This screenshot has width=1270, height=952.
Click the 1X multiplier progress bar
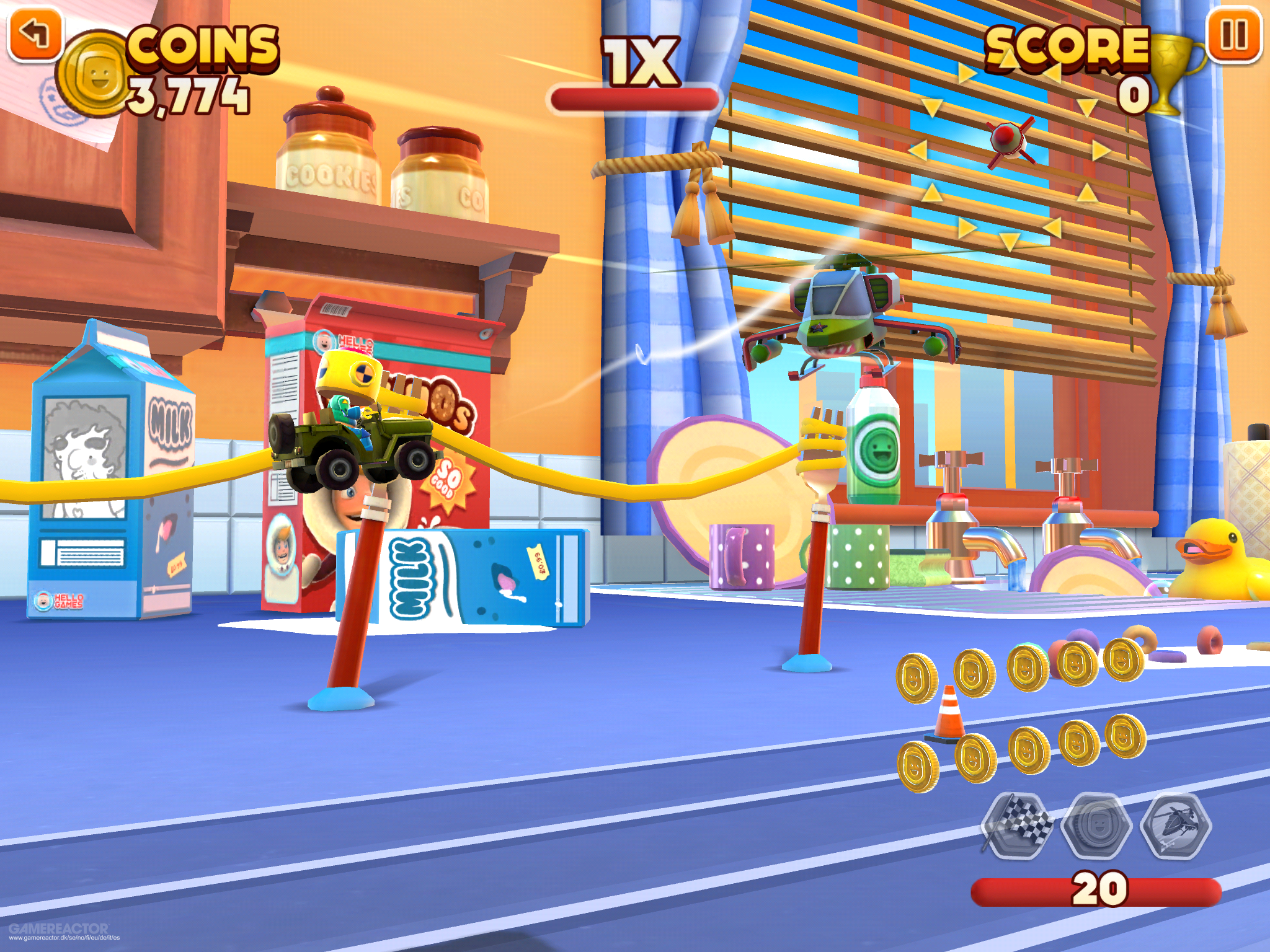(633, 99)
